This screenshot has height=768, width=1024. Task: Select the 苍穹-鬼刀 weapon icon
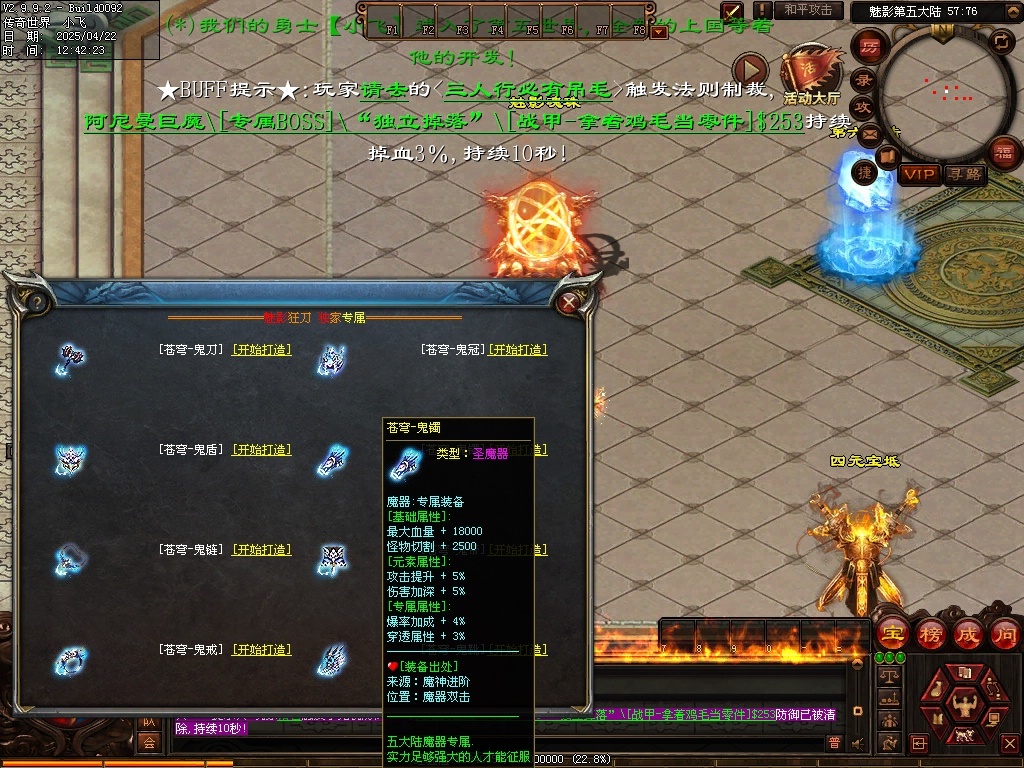point(71,357)
